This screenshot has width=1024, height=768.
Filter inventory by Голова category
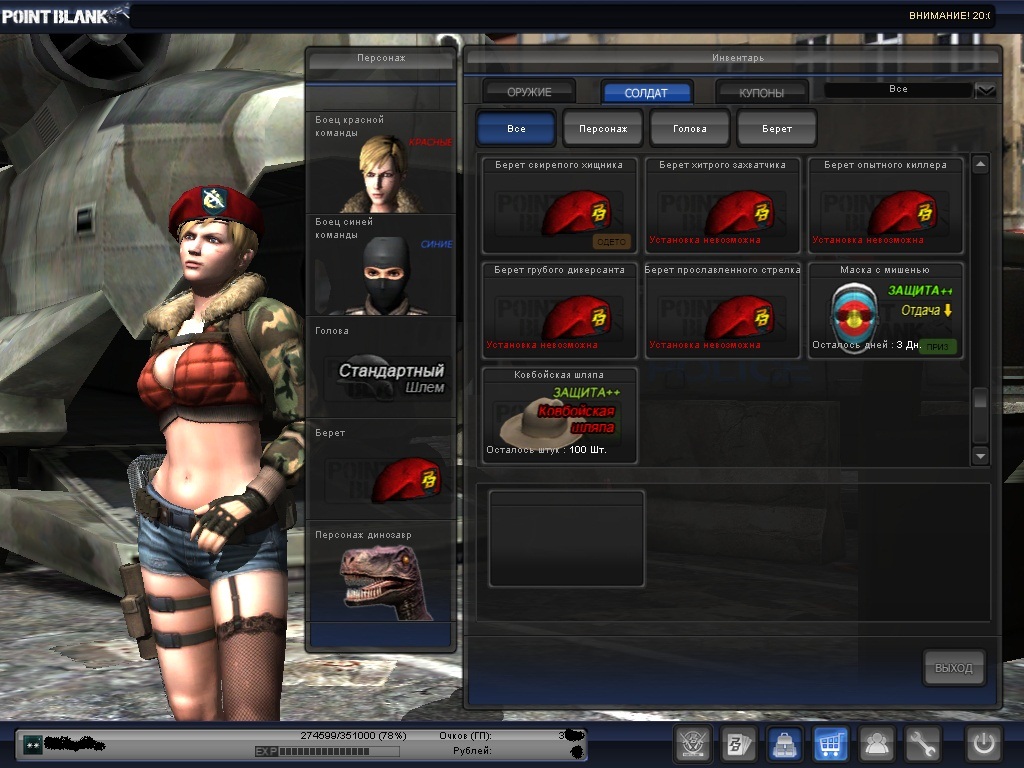[x=690, y=129]
